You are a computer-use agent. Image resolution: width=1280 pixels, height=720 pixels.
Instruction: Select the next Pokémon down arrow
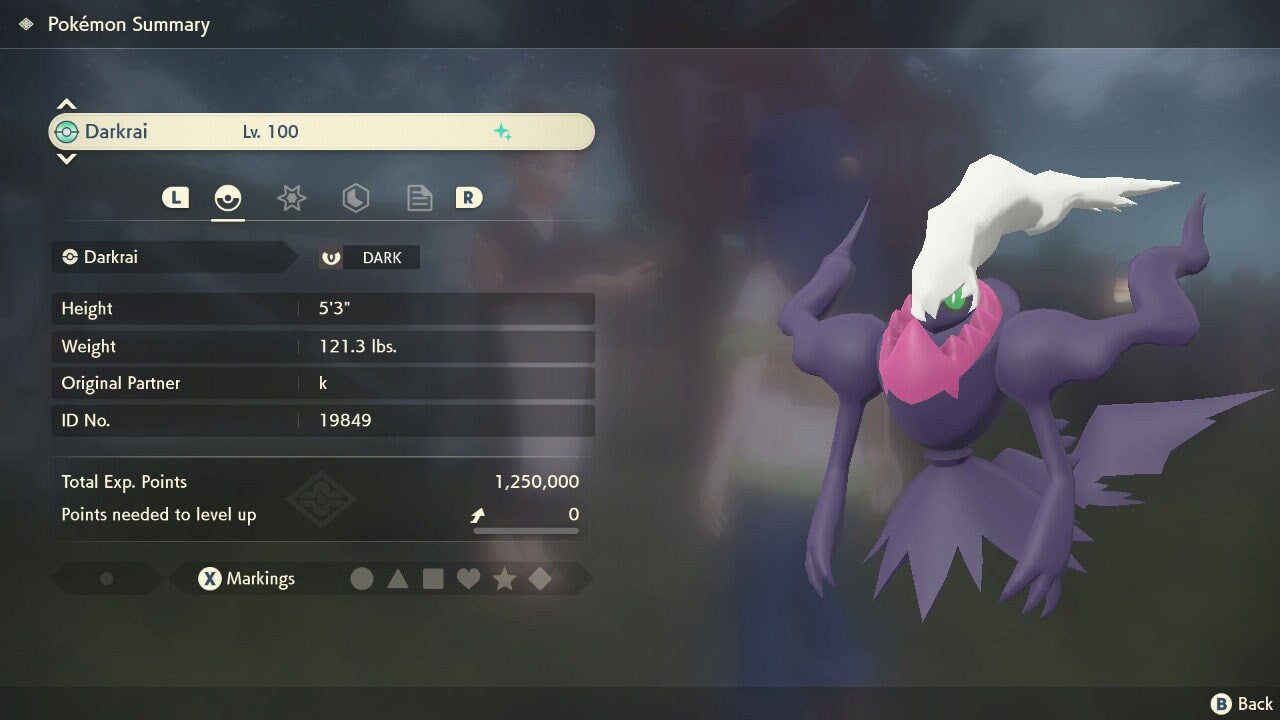point(66,158)
